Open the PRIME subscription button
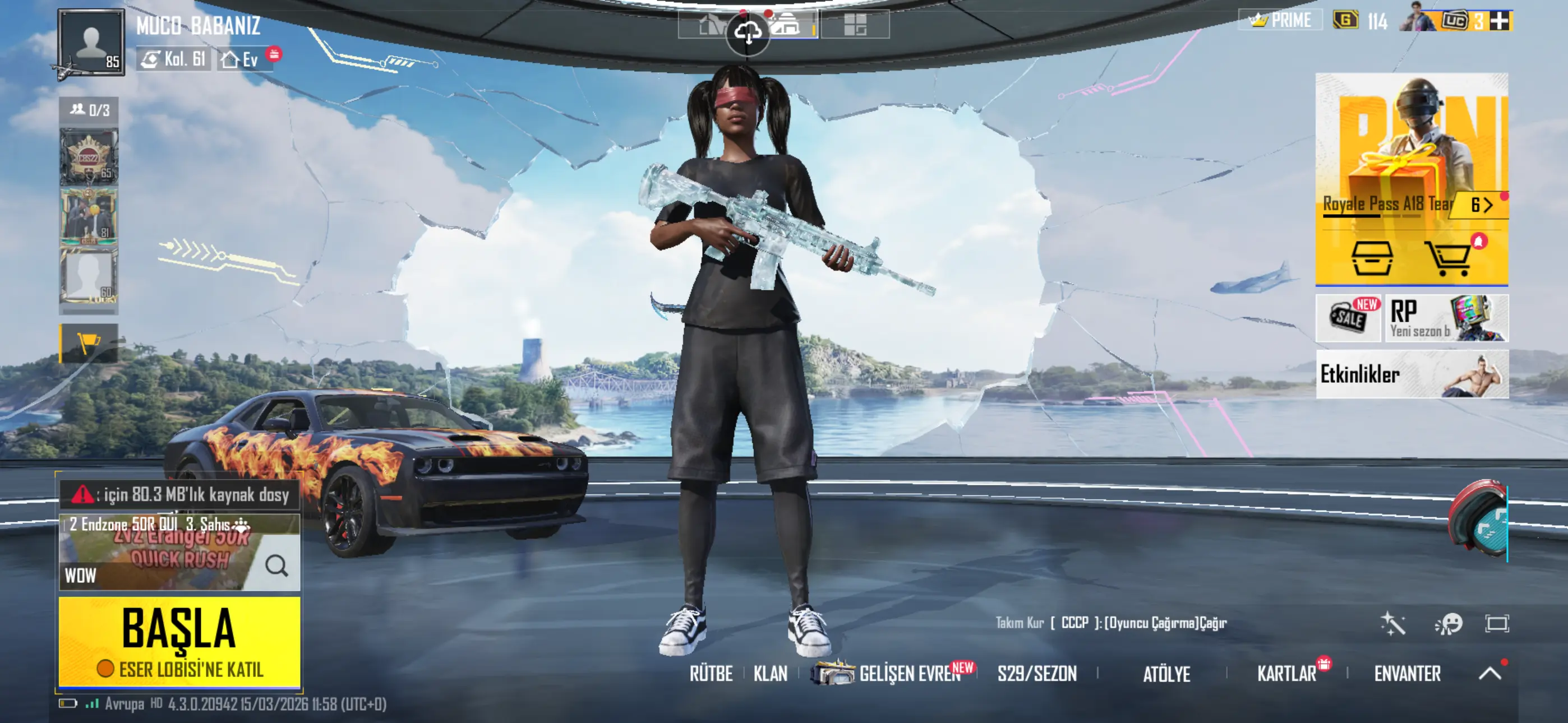The height and width of the screenshot is (723, 1568). tap(1281, 21)
